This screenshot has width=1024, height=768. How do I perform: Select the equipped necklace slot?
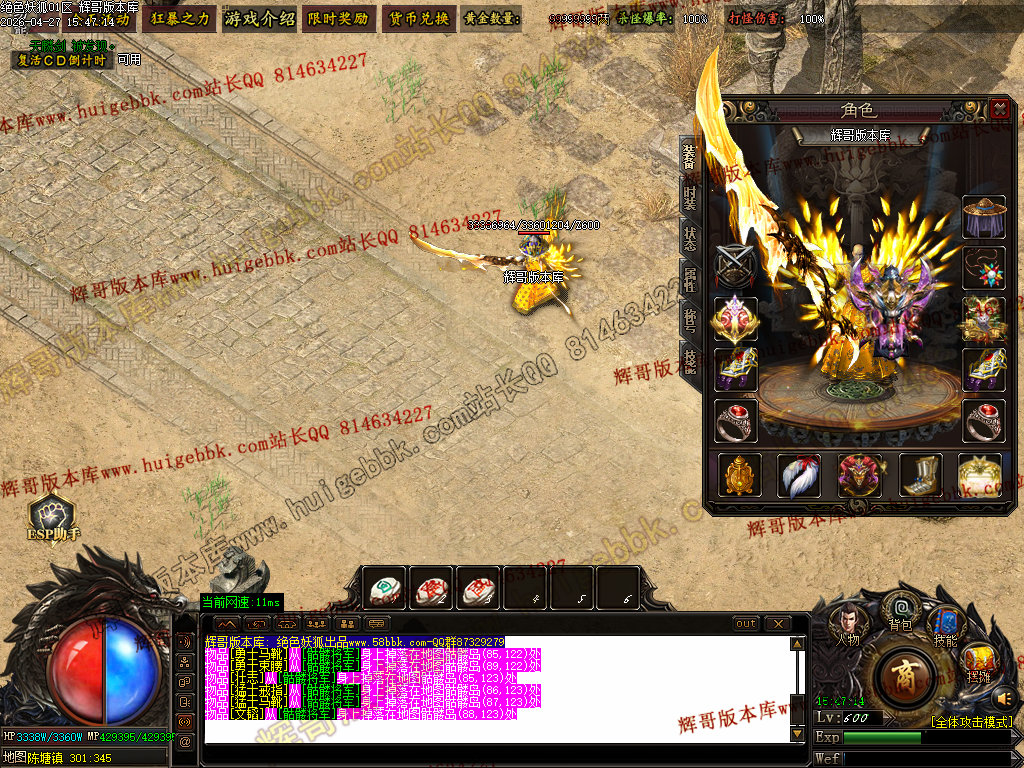983,268
